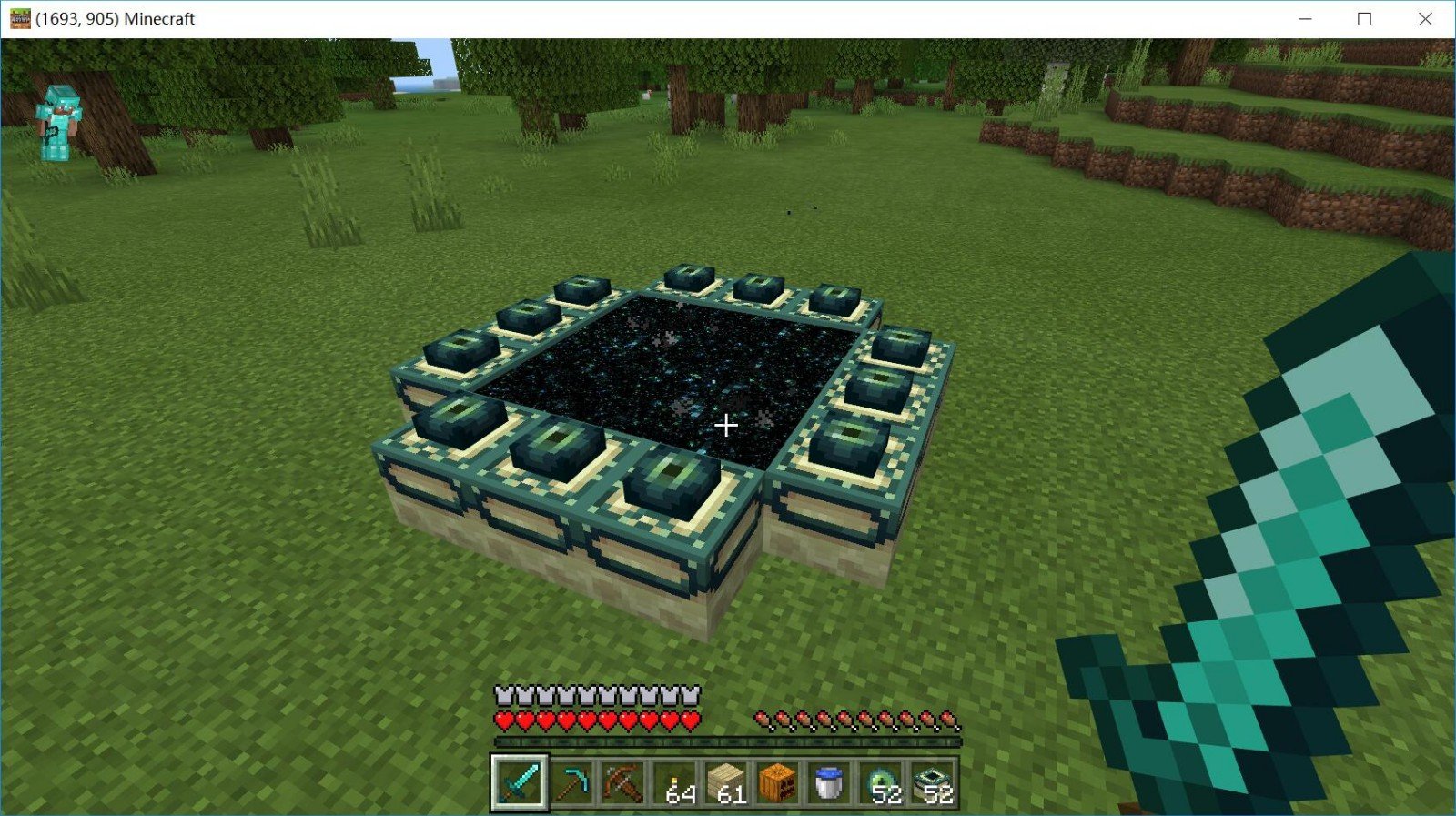The width and height of the screenshot is (1456, 816).
Task: Select the water bucket slot
Action: pyautogui.click(x=829, y=782)
